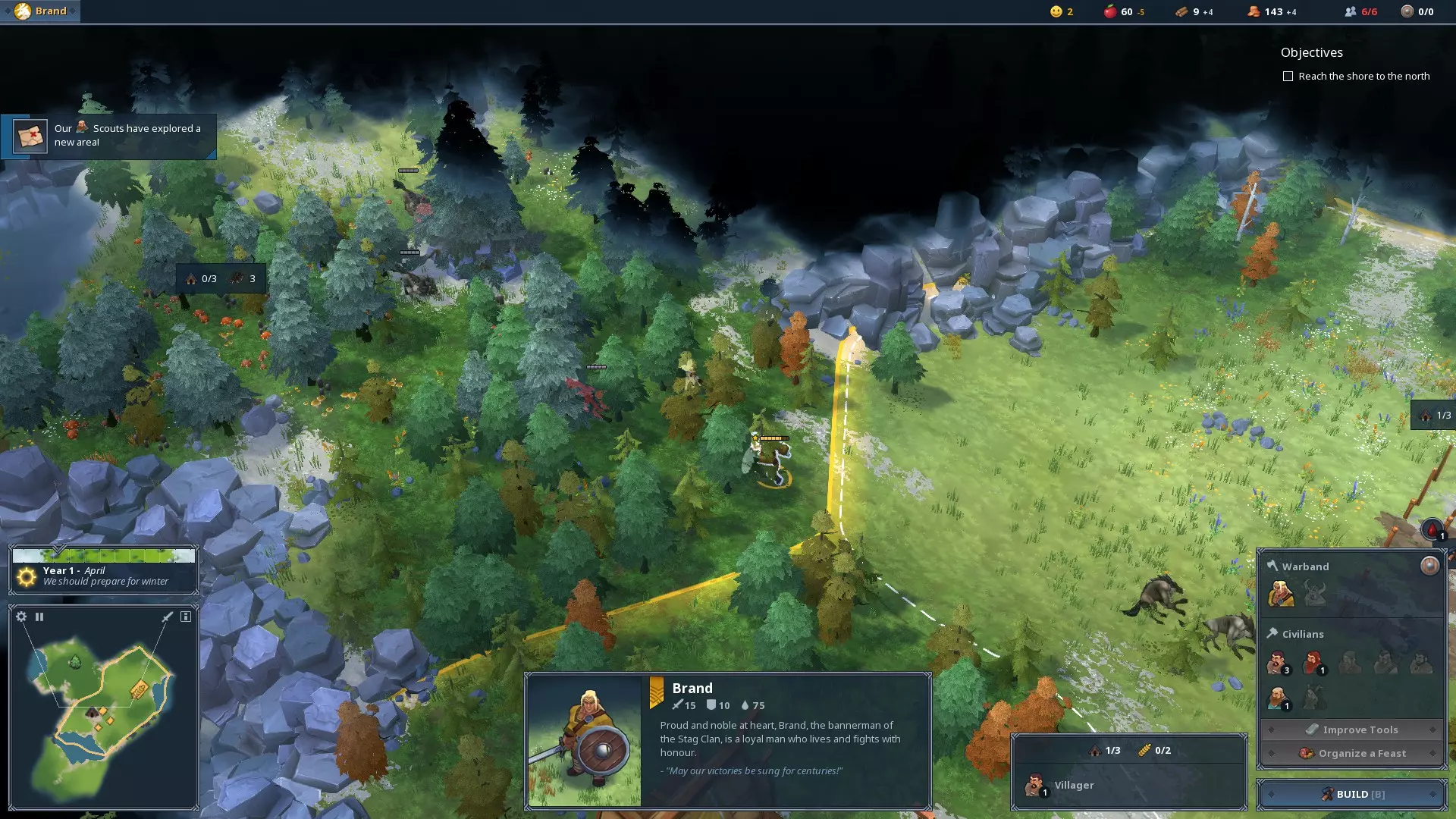This screenshot has height=819, width=1456.
Task: Click the Improve Tools button
Action: tap(1351, 730)
